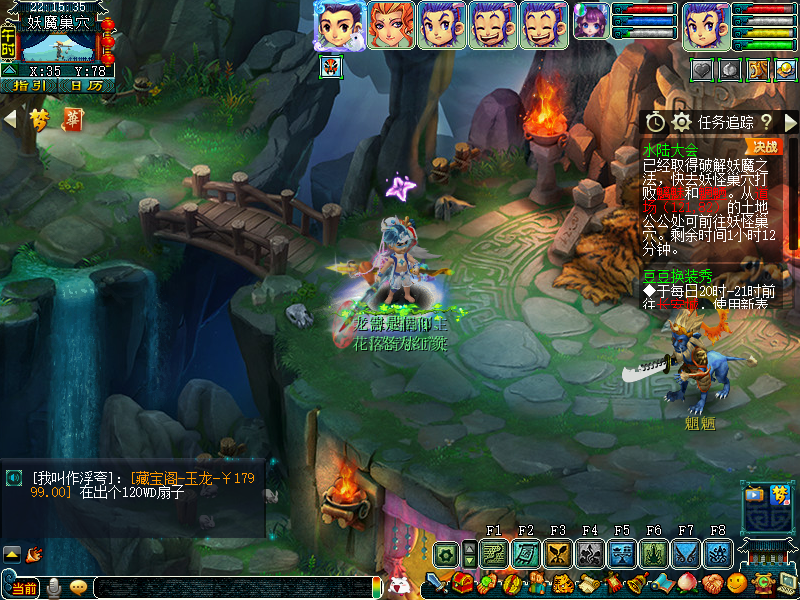800x600 pixels.
Task: Open skill bar gear settings button
Action: (445, 553)
